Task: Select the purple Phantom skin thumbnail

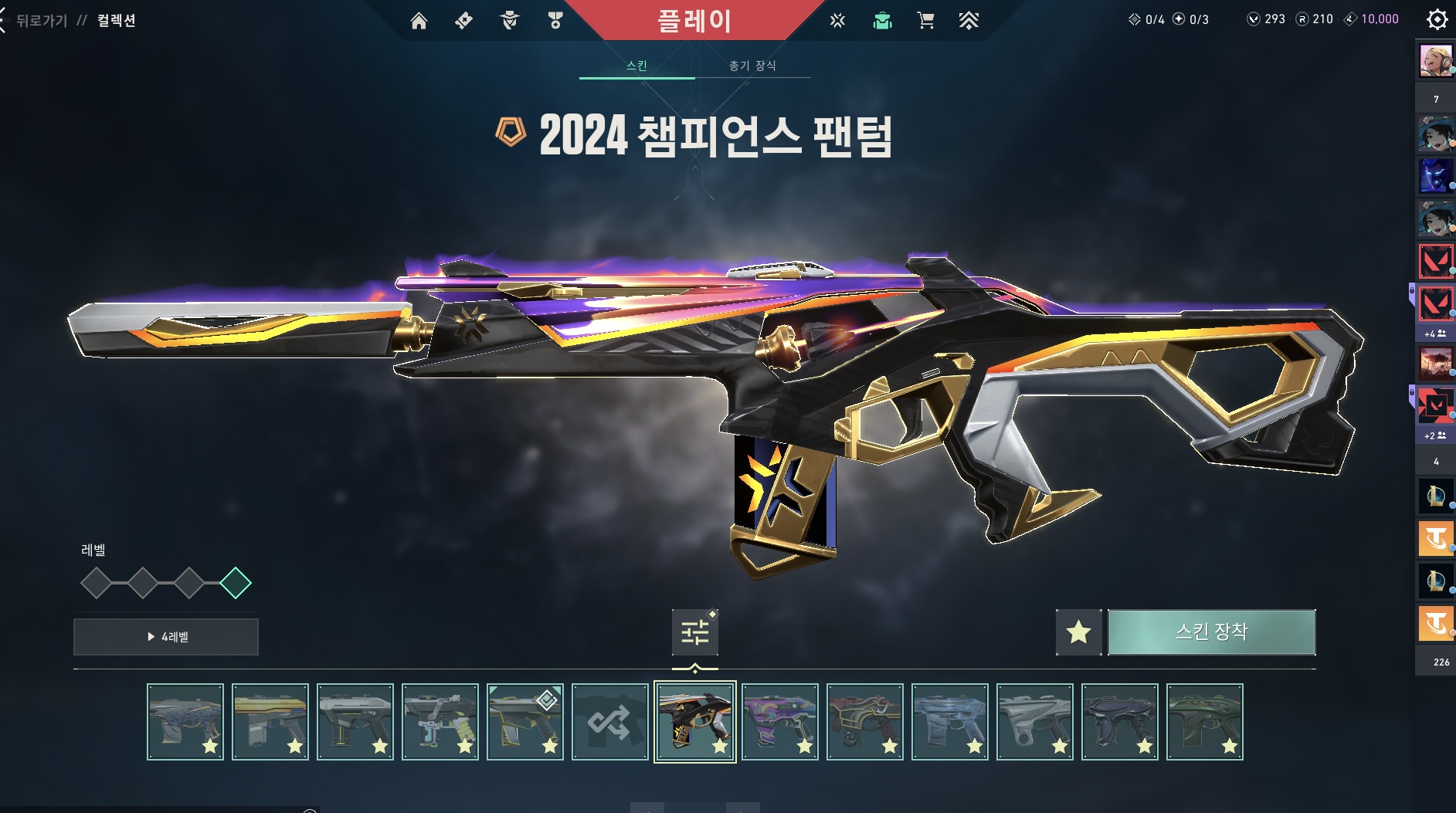Action: click(779, 722)
